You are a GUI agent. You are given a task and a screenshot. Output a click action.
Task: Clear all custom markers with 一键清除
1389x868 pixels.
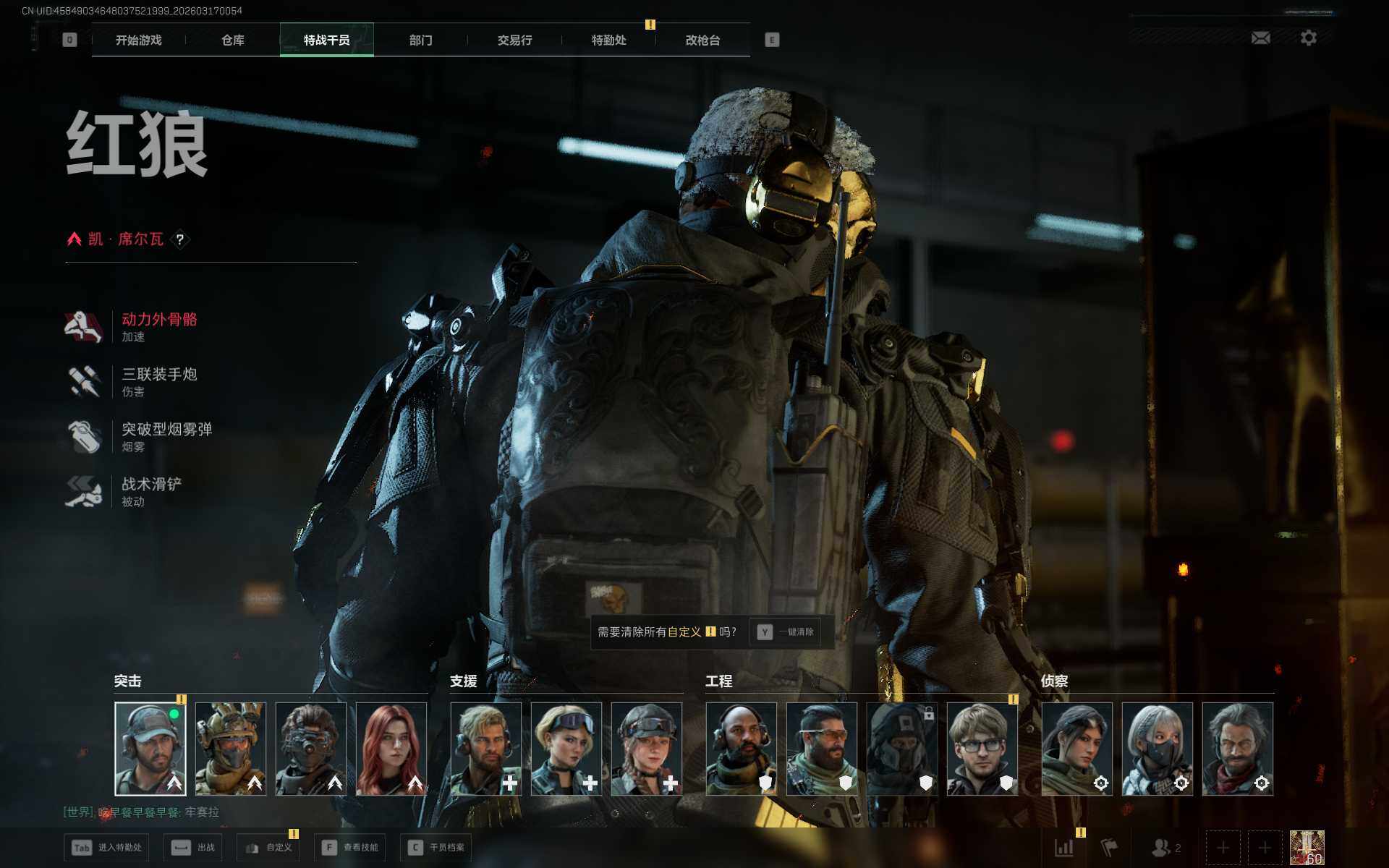coord(786,632)
